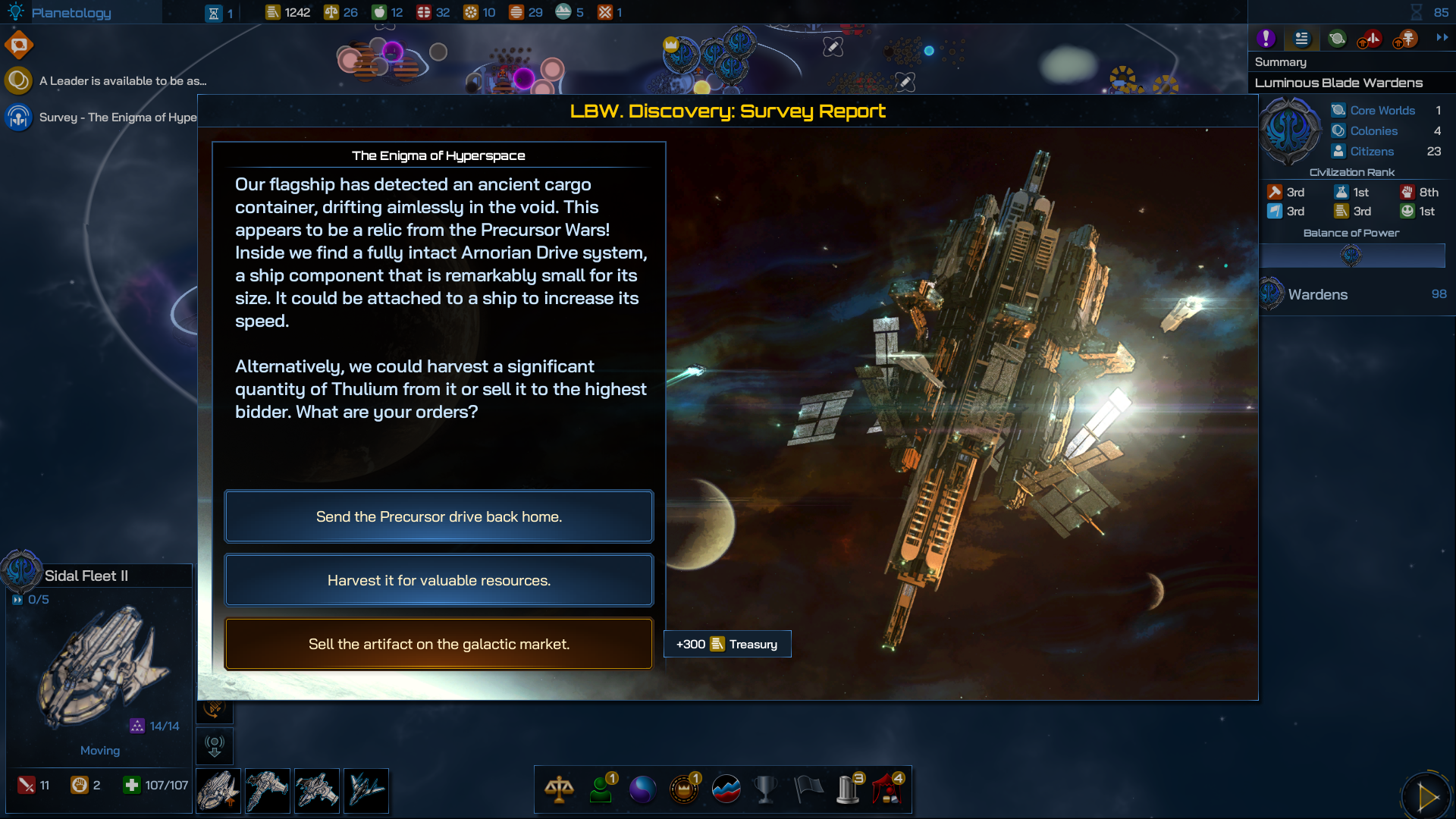The image size is (1456, 819).
Task: Select "Harvest it for valuable resources."
Action: [438, 580]
